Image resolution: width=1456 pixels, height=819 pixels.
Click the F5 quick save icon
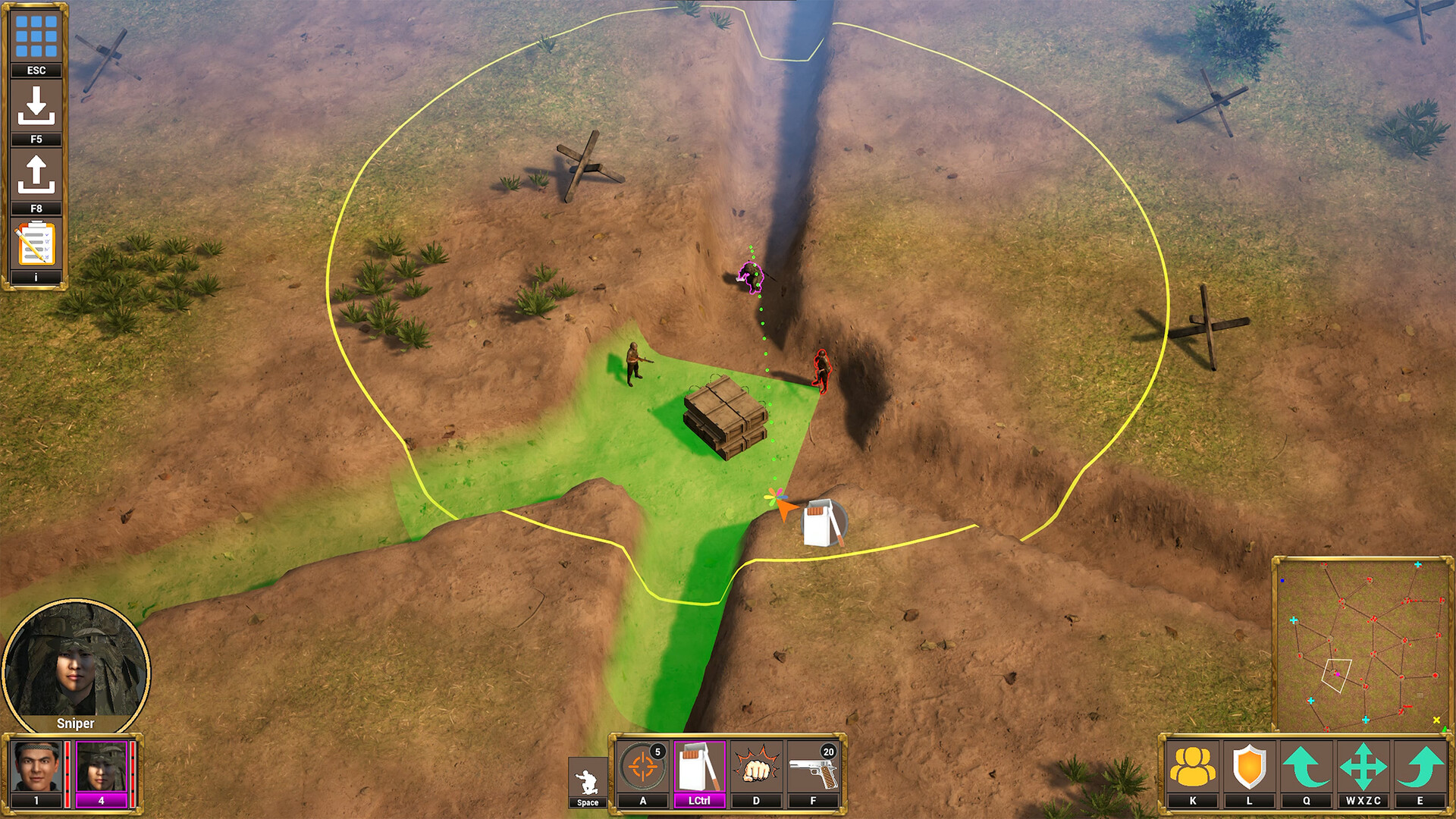tap(35, 106)
